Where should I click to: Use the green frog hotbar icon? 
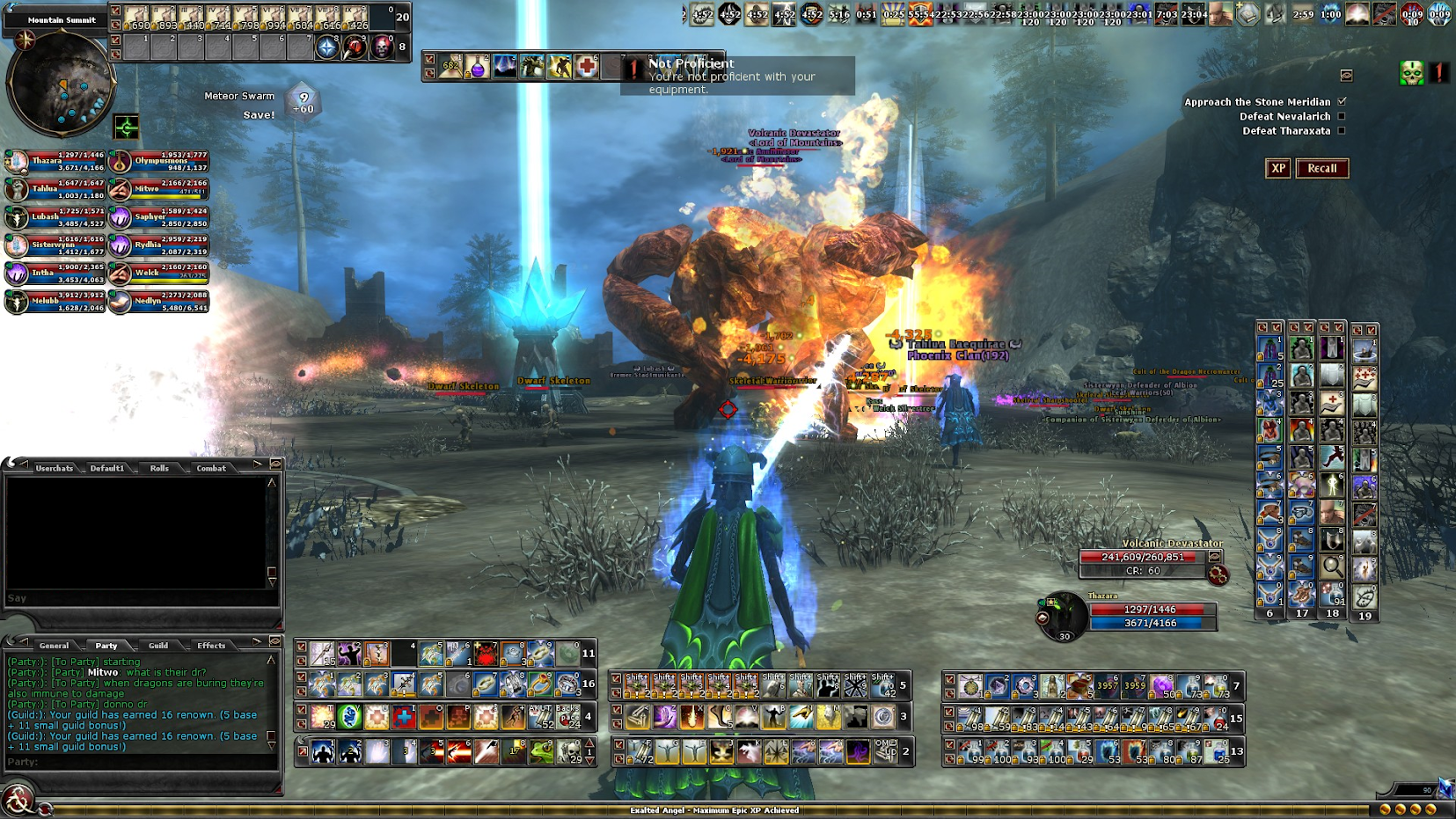coord(541,752)
